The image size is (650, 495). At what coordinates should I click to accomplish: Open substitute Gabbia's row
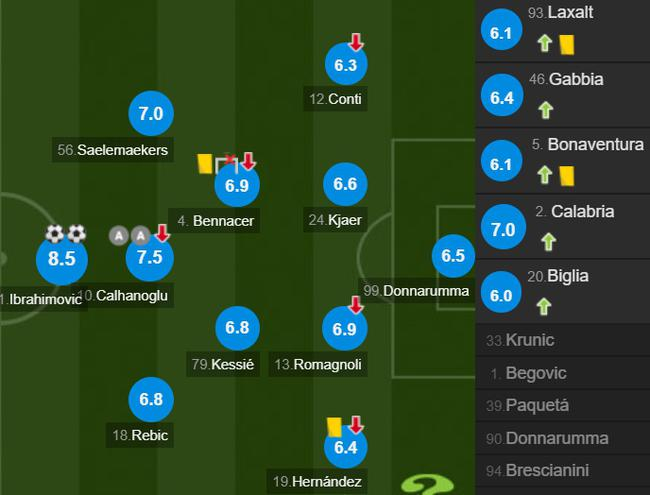click(562, 95)
